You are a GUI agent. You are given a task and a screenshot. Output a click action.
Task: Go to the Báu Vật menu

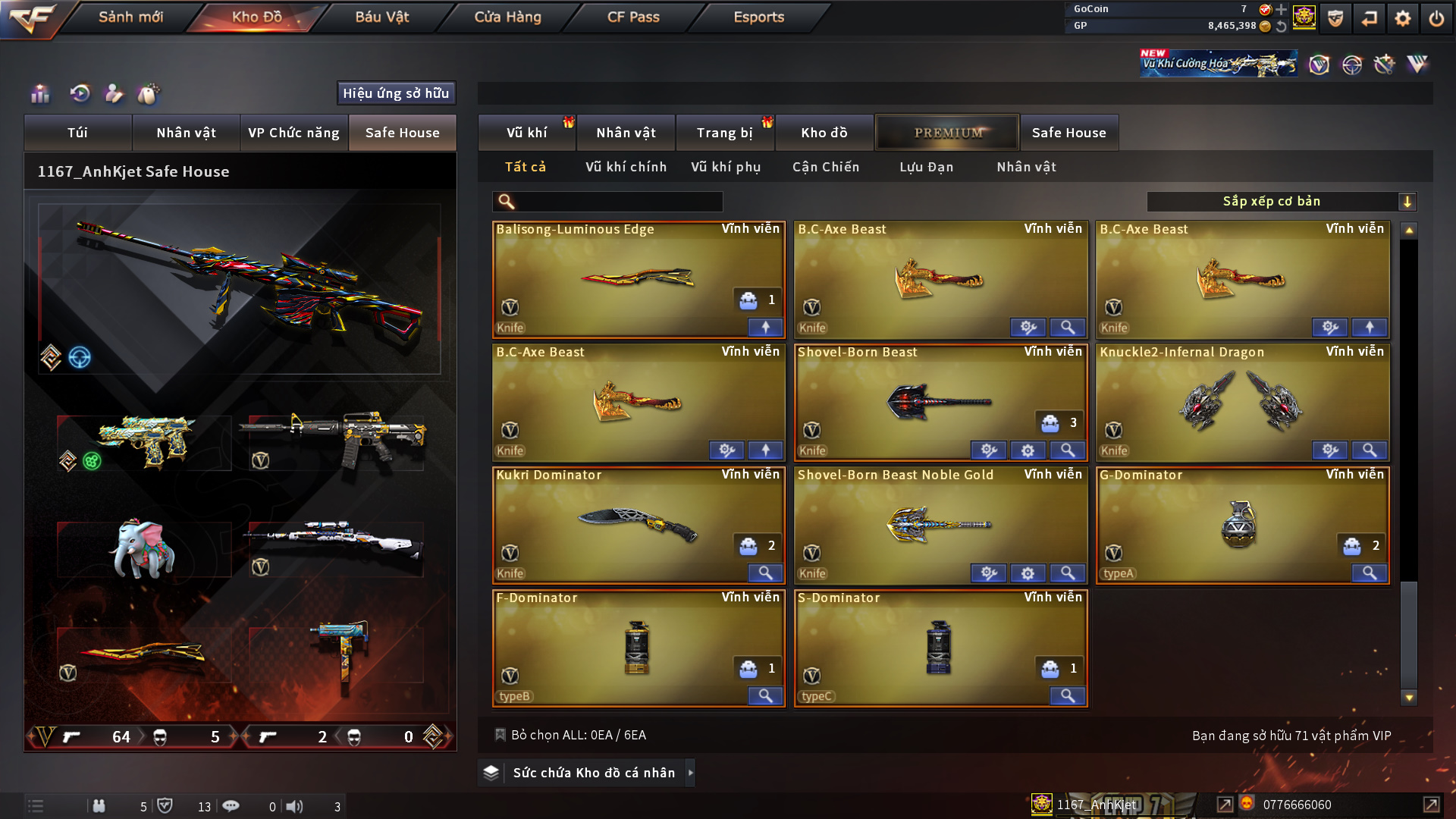tap(381, 17)
